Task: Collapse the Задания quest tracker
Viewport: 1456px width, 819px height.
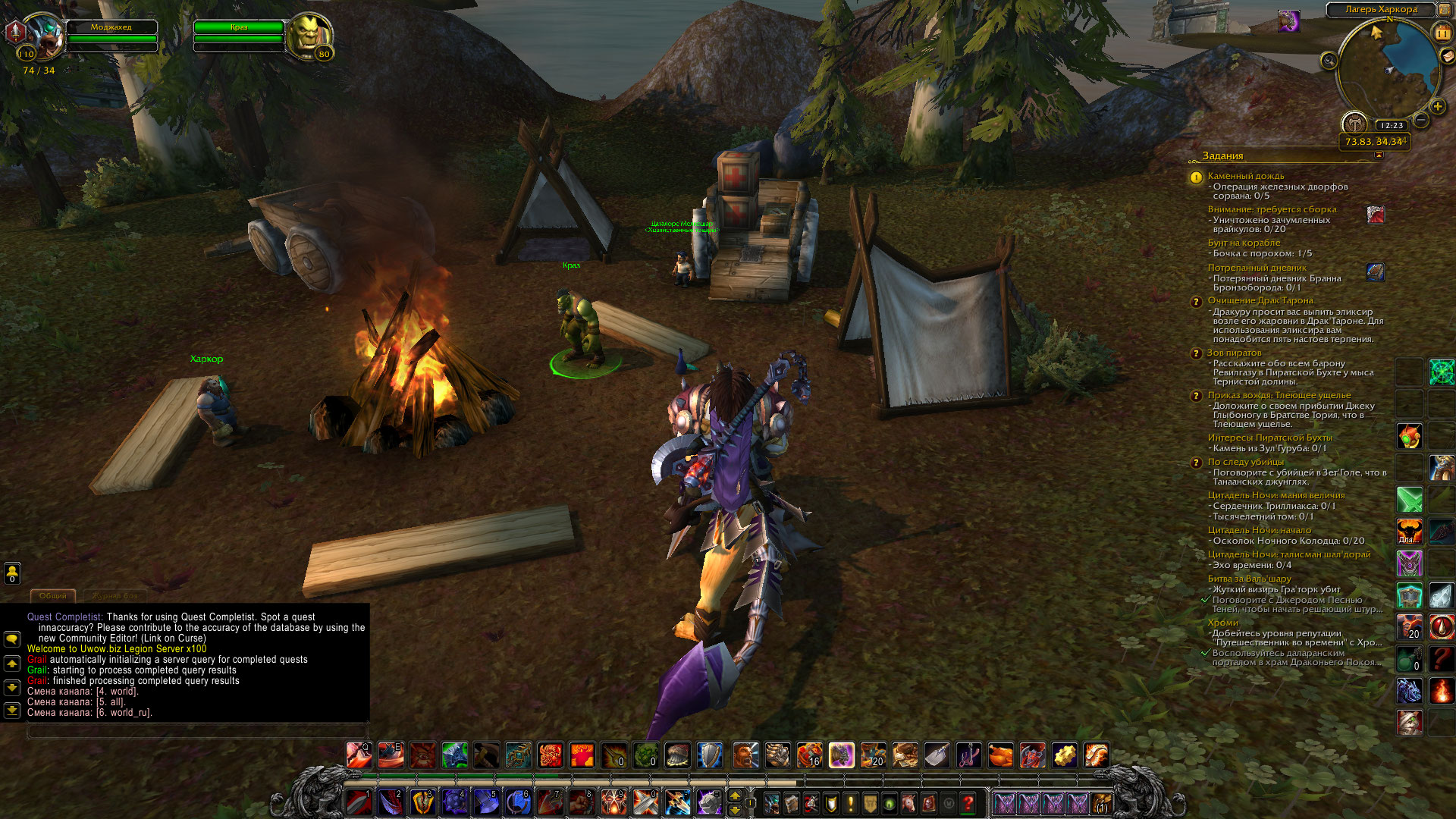Action: [1379, 155]
